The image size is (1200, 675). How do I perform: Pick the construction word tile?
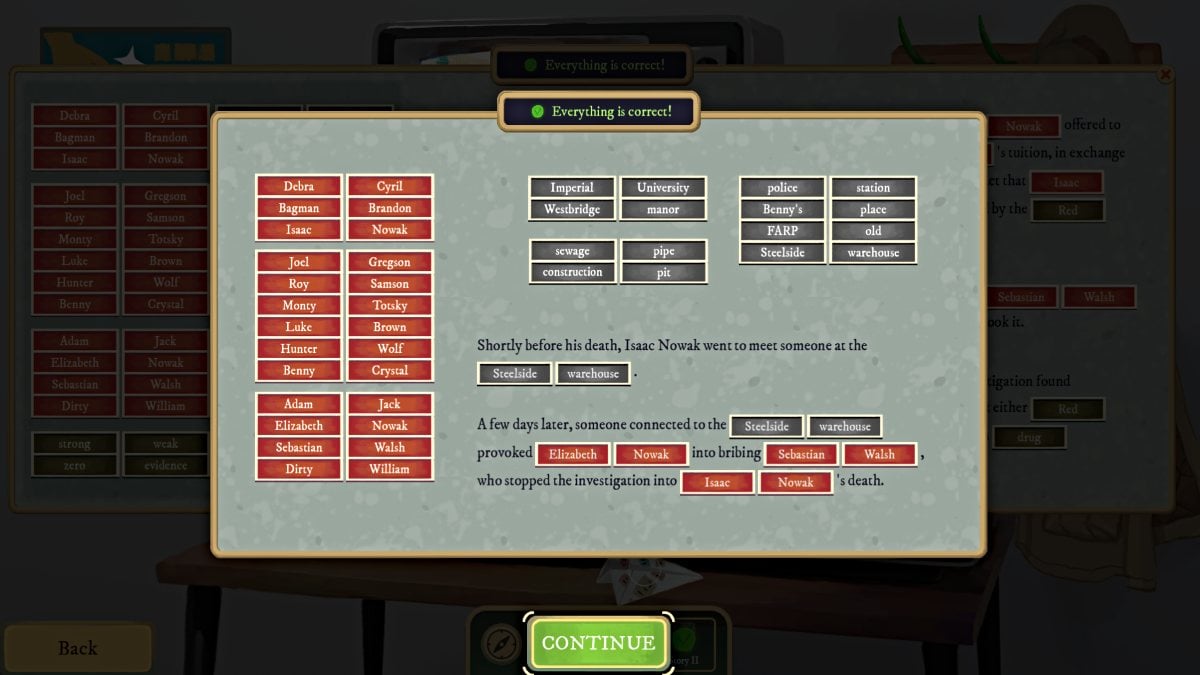tap(572, 272)
